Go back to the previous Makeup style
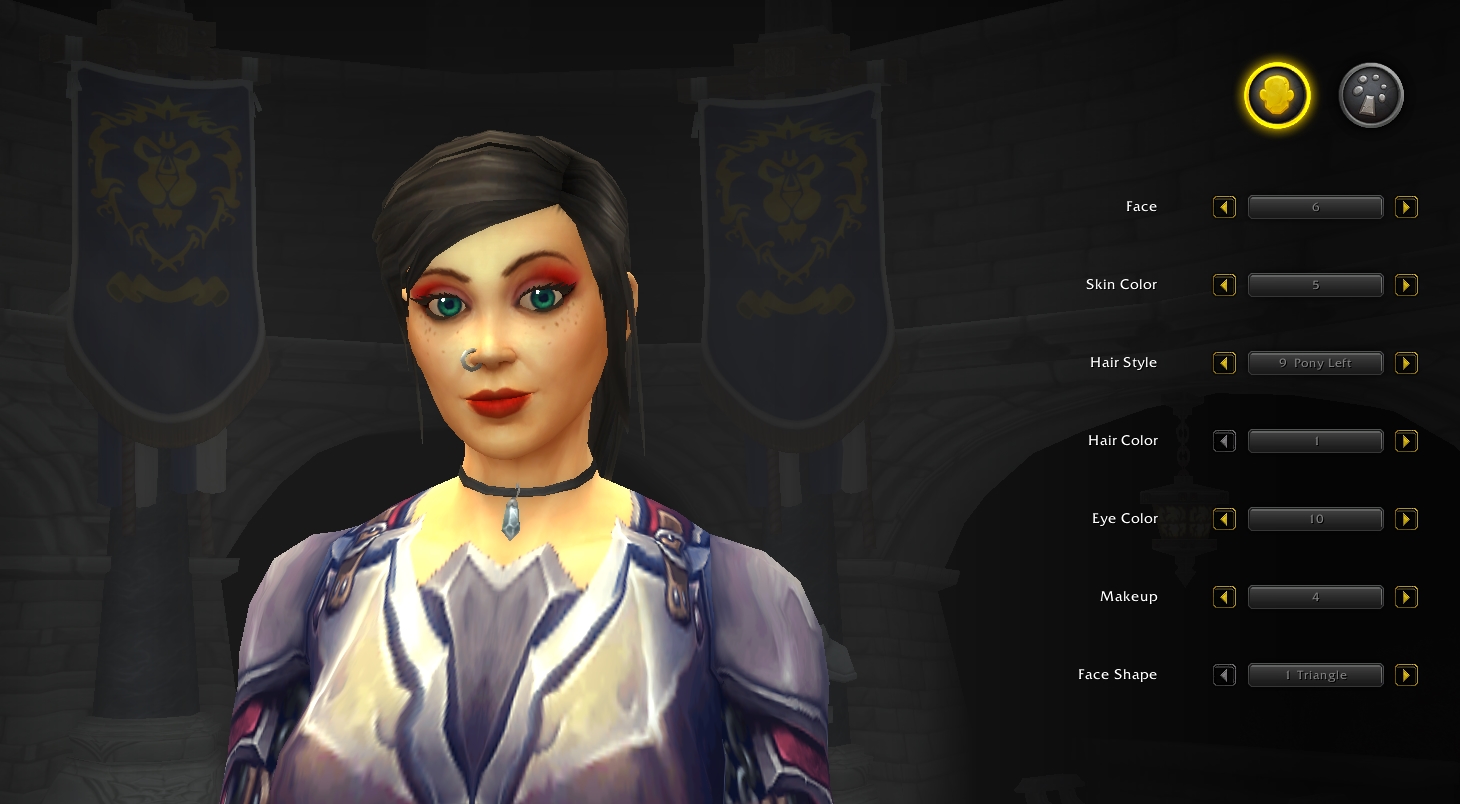The height and width of the screenshot is (804, 1460). (x=1224, y=597)
